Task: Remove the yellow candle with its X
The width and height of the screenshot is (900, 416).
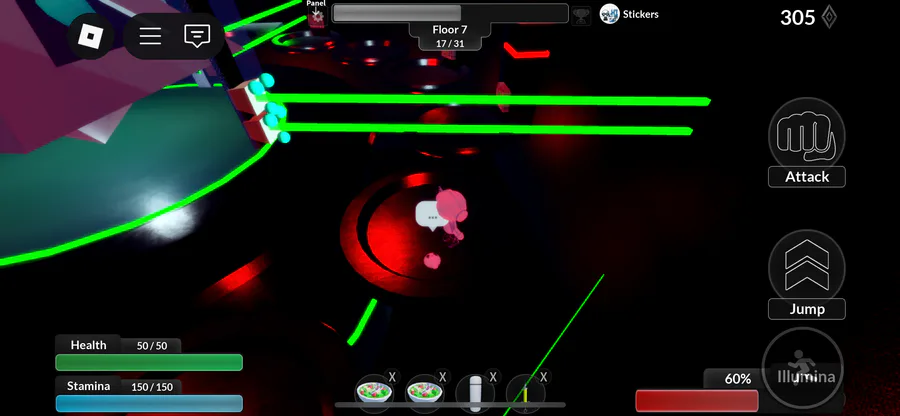Action: click(x=544, y=377)
